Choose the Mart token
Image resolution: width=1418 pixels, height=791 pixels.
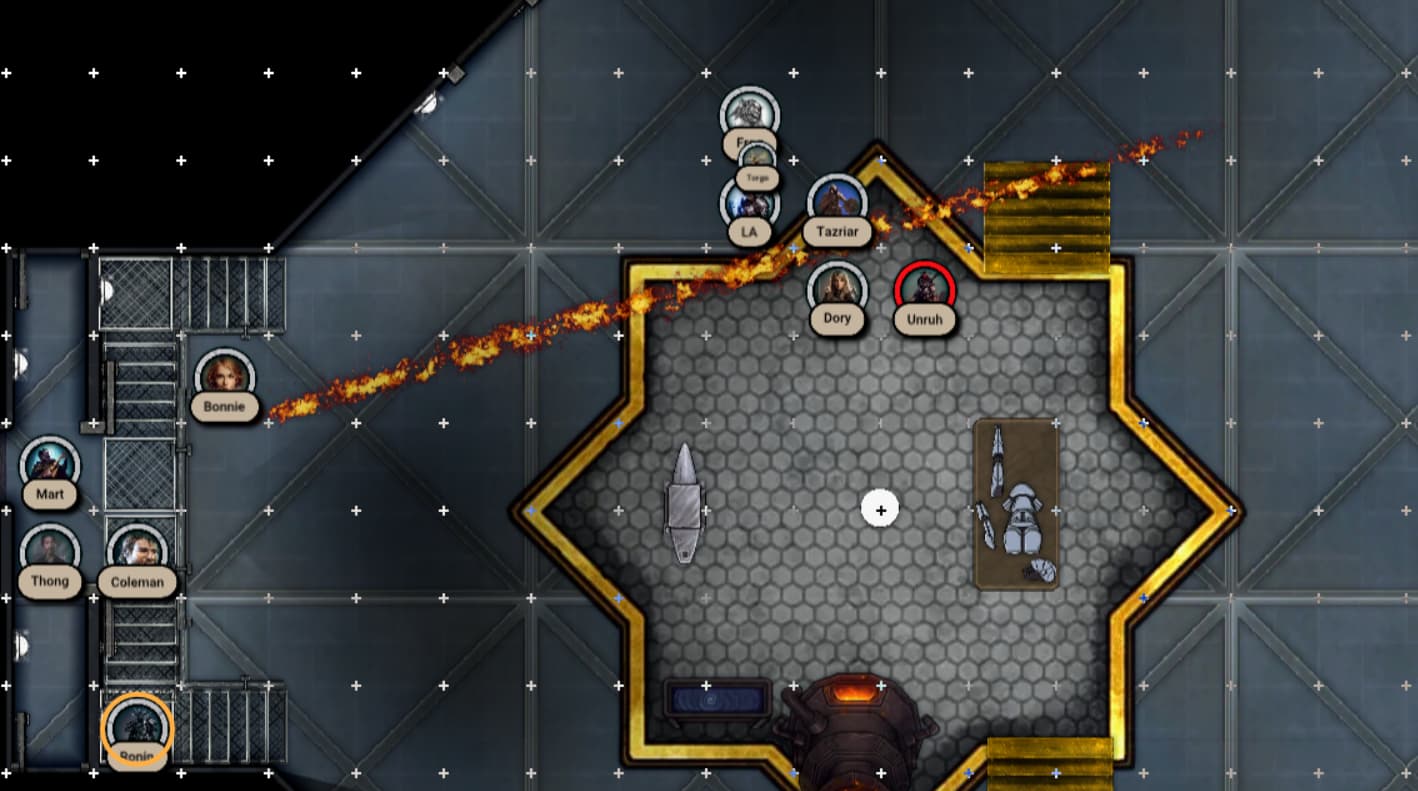(49, 465)
